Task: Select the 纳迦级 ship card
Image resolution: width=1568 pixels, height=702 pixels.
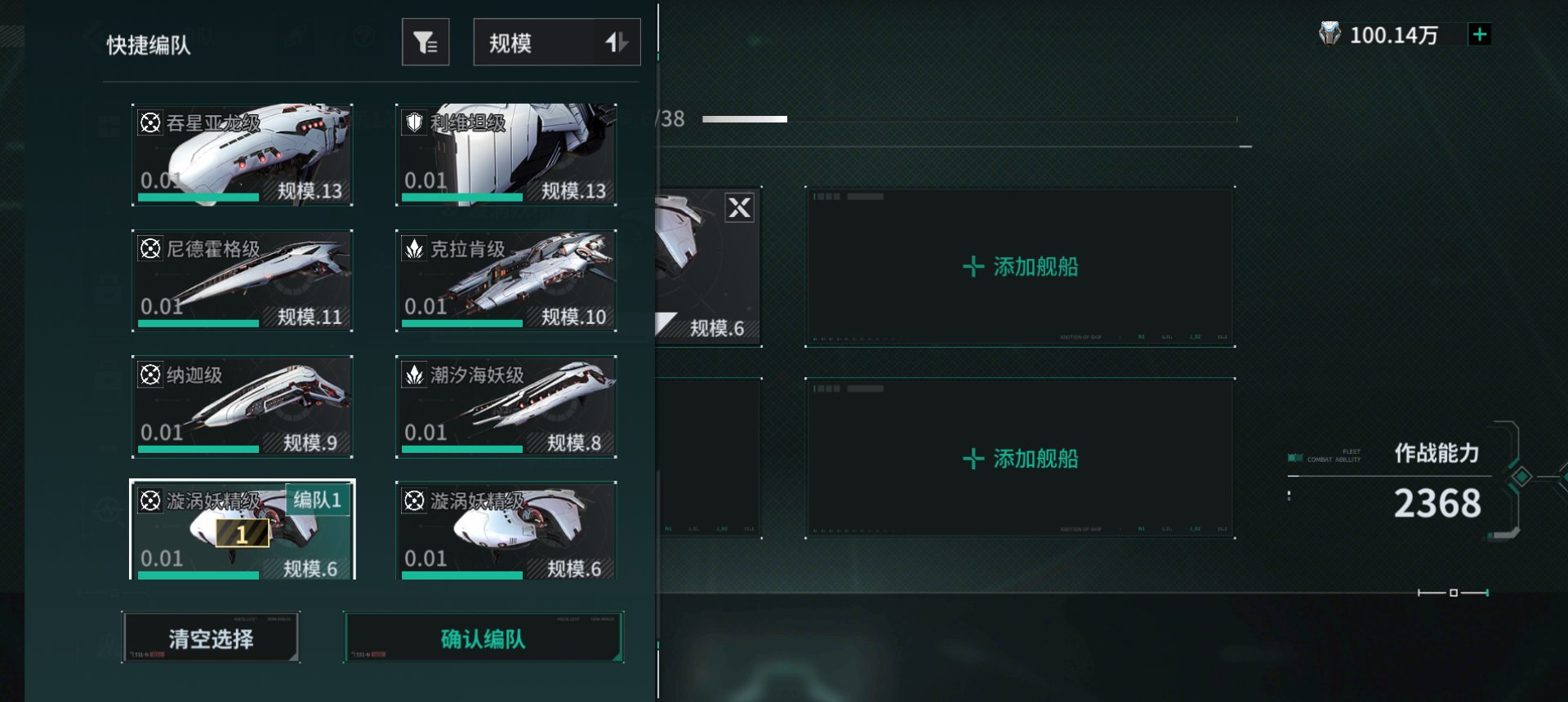Action: click(x=242, y=407)
